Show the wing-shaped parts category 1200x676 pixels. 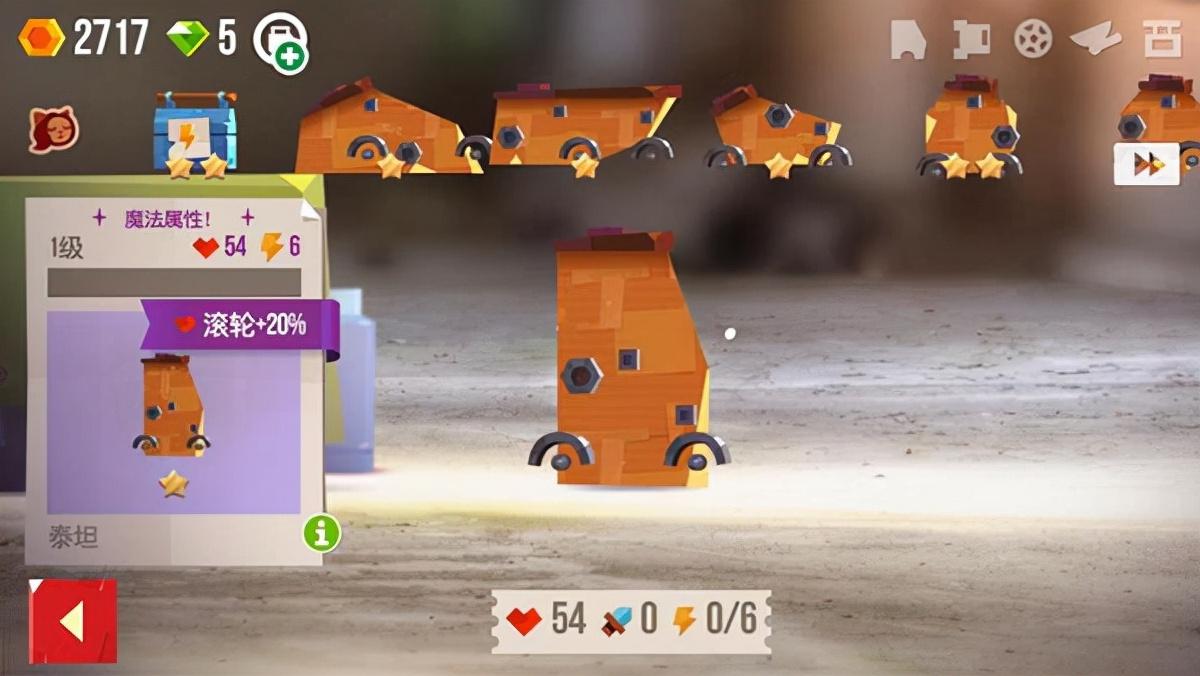(1095, 40)
